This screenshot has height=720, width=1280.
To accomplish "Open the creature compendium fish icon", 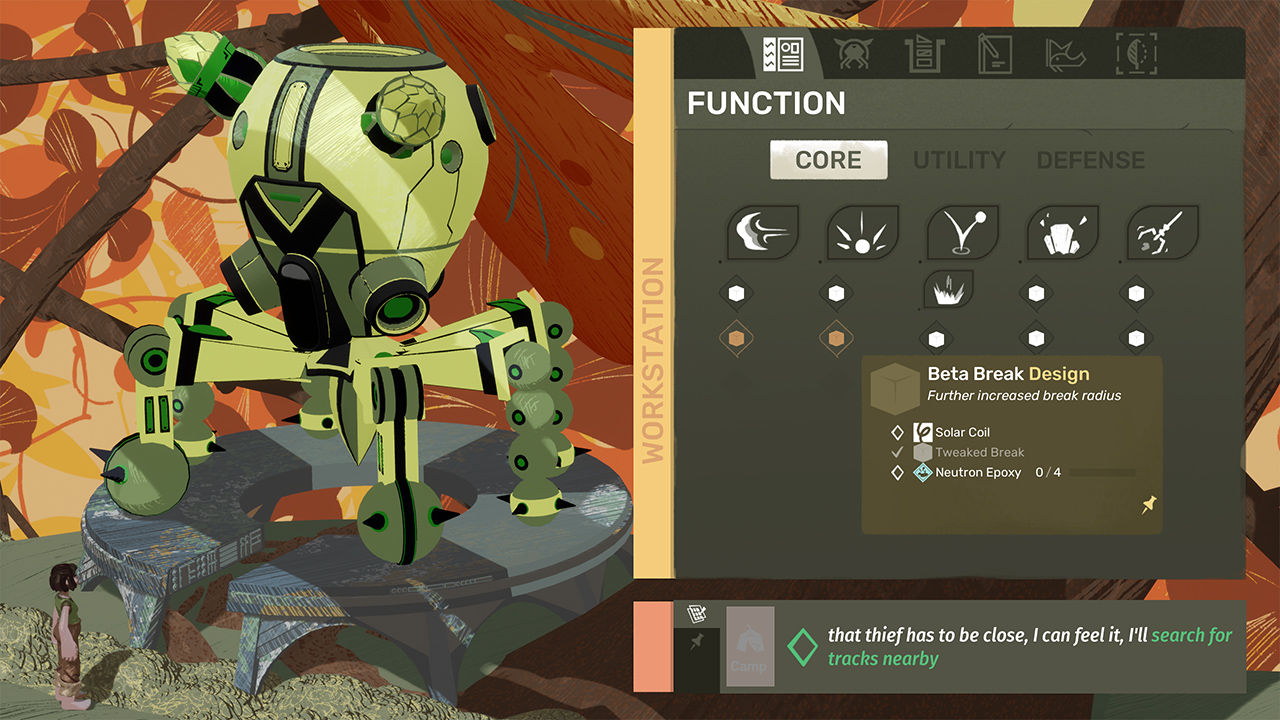I will pos(1065,55).
